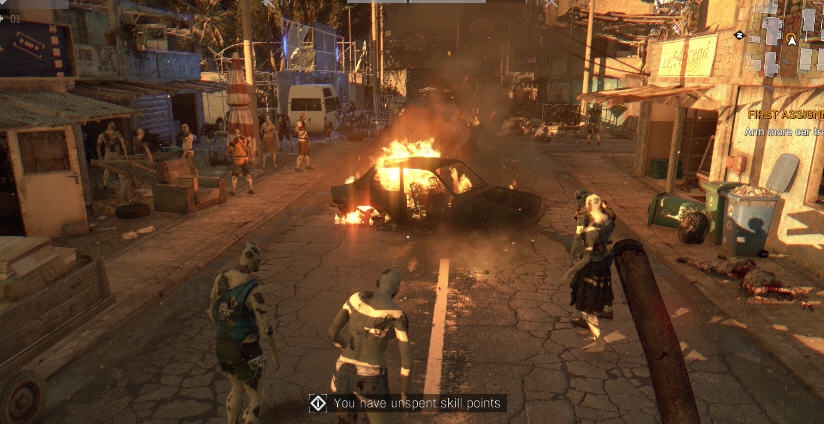This screenshot has width=824, height=424.
Task: Click the player arrow on the minimap
Action: coord(791,40)
